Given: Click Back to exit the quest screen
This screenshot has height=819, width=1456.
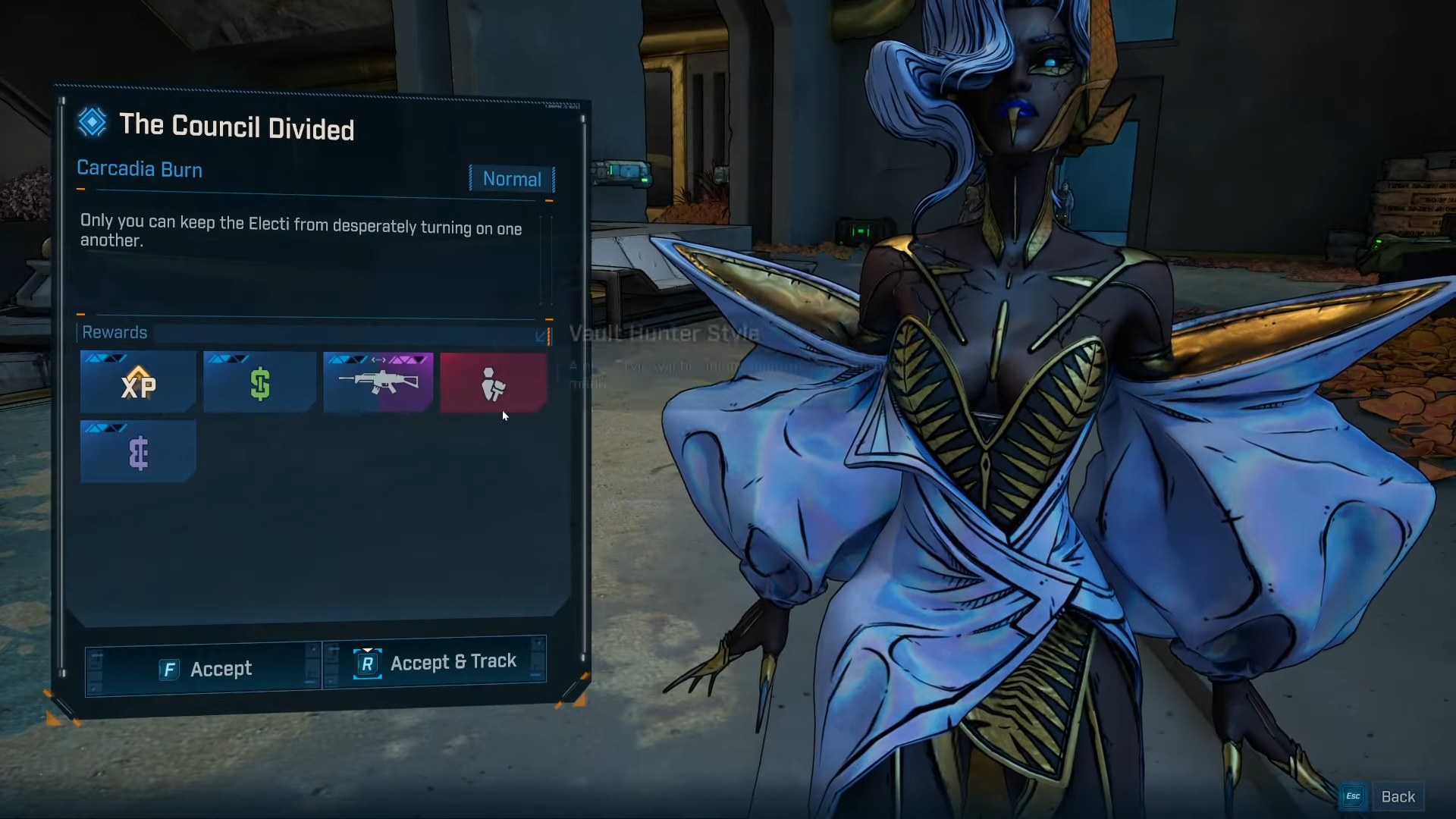Looking at the screenshot, I should 1398,796.
